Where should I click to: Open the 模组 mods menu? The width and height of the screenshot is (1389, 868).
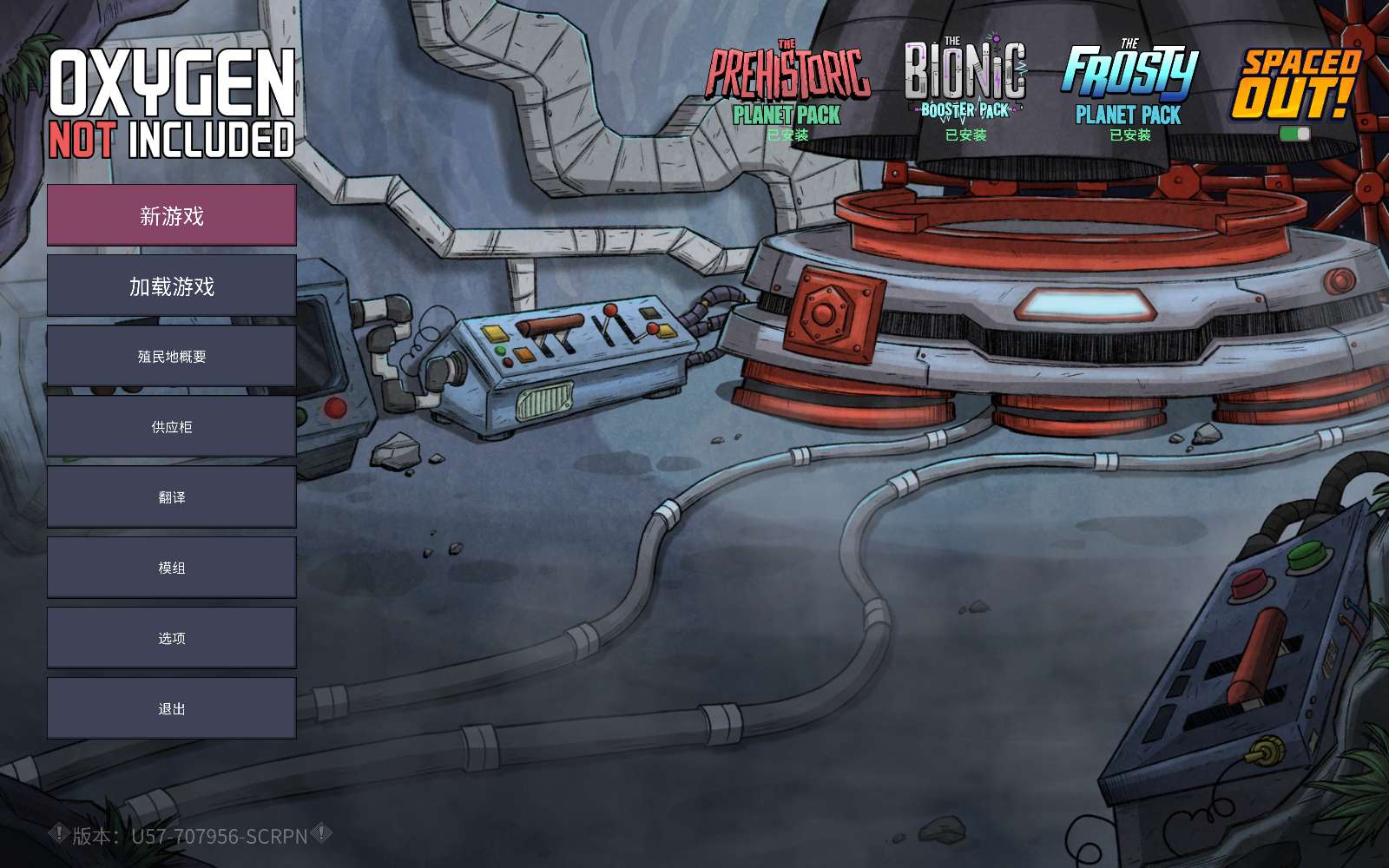point(171,567)
